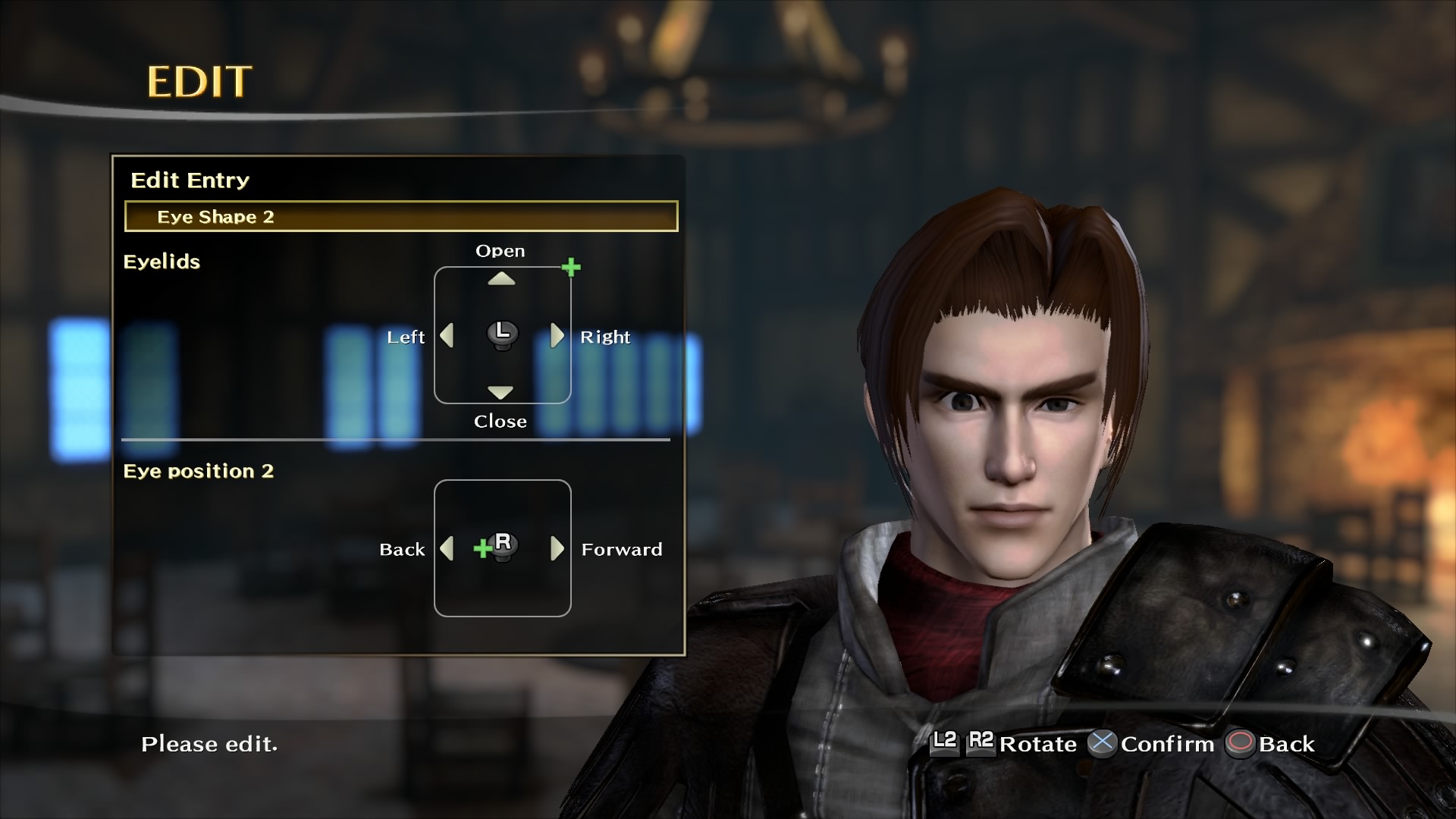The width and height of the screenshot is (1456, 819).
Task: Click the Left arrow in Eyelids pad
Action: pos(447,335)
